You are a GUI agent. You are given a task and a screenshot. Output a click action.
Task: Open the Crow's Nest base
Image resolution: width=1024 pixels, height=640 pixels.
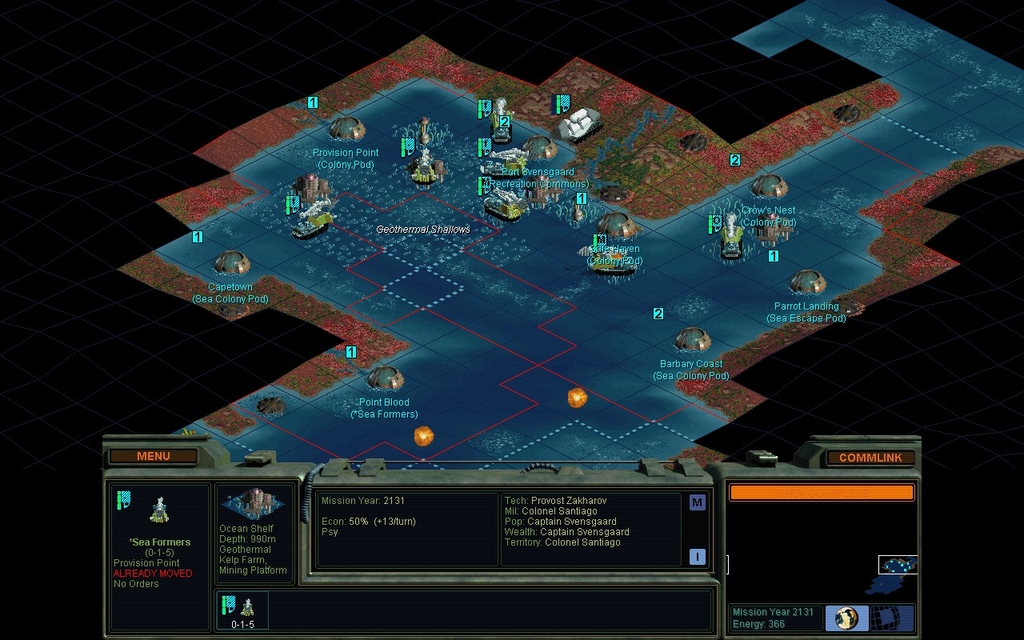tap(768, 186)
